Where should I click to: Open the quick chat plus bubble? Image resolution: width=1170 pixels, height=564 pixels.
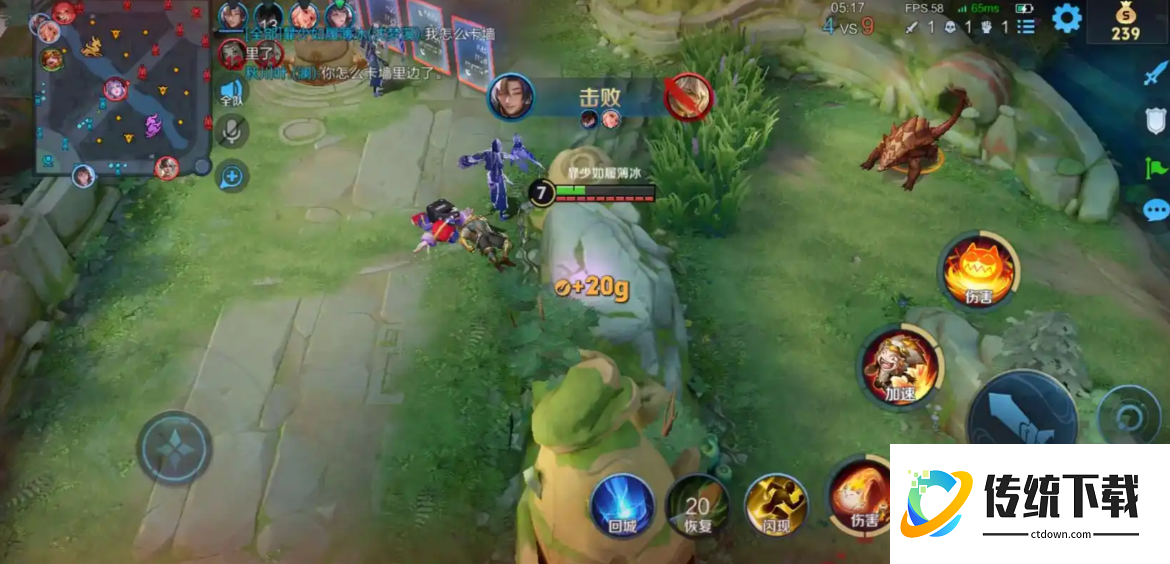click(x=232, y=177)
